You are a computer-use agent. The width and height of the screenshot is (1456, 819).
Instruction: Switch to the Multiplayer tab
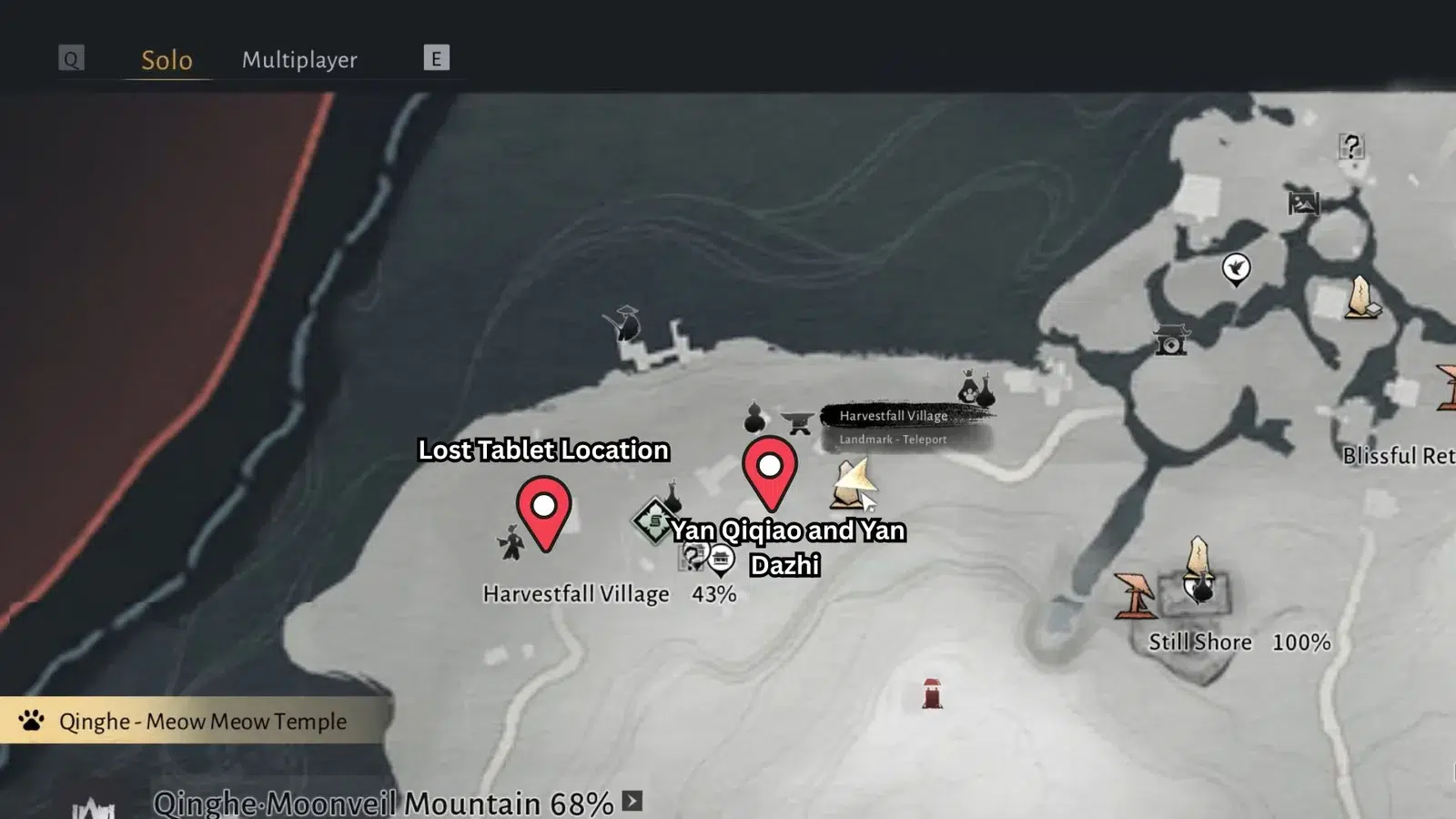tap(299, 60)
